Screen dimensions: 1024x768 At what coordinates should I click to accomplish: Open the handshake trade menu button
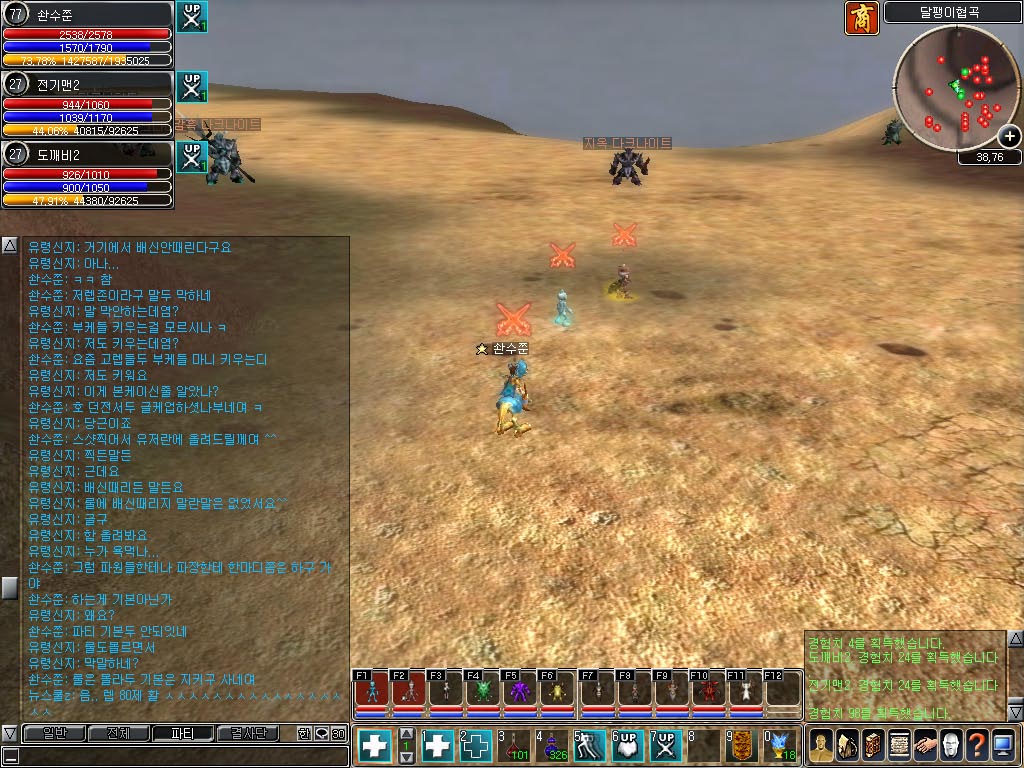pos(926,746)
